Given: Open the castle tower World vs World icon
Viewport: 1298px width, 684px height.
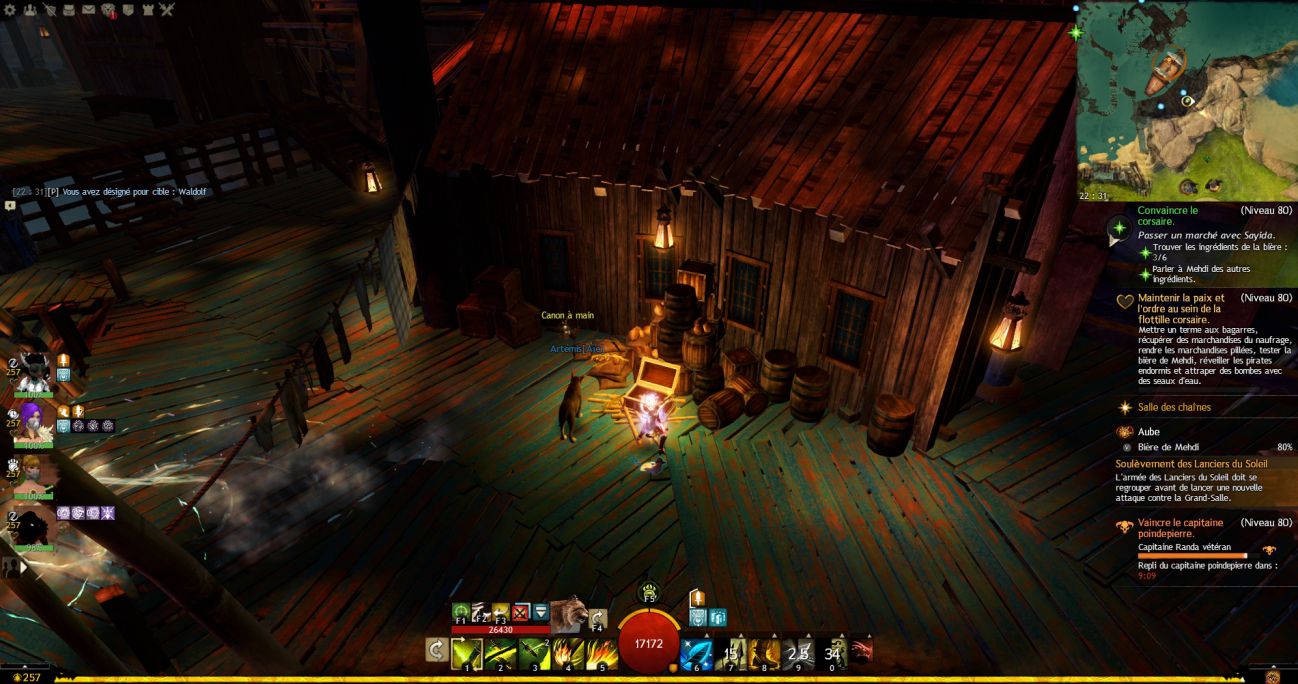Looking at the screenshot, I should tap(147, 9).
